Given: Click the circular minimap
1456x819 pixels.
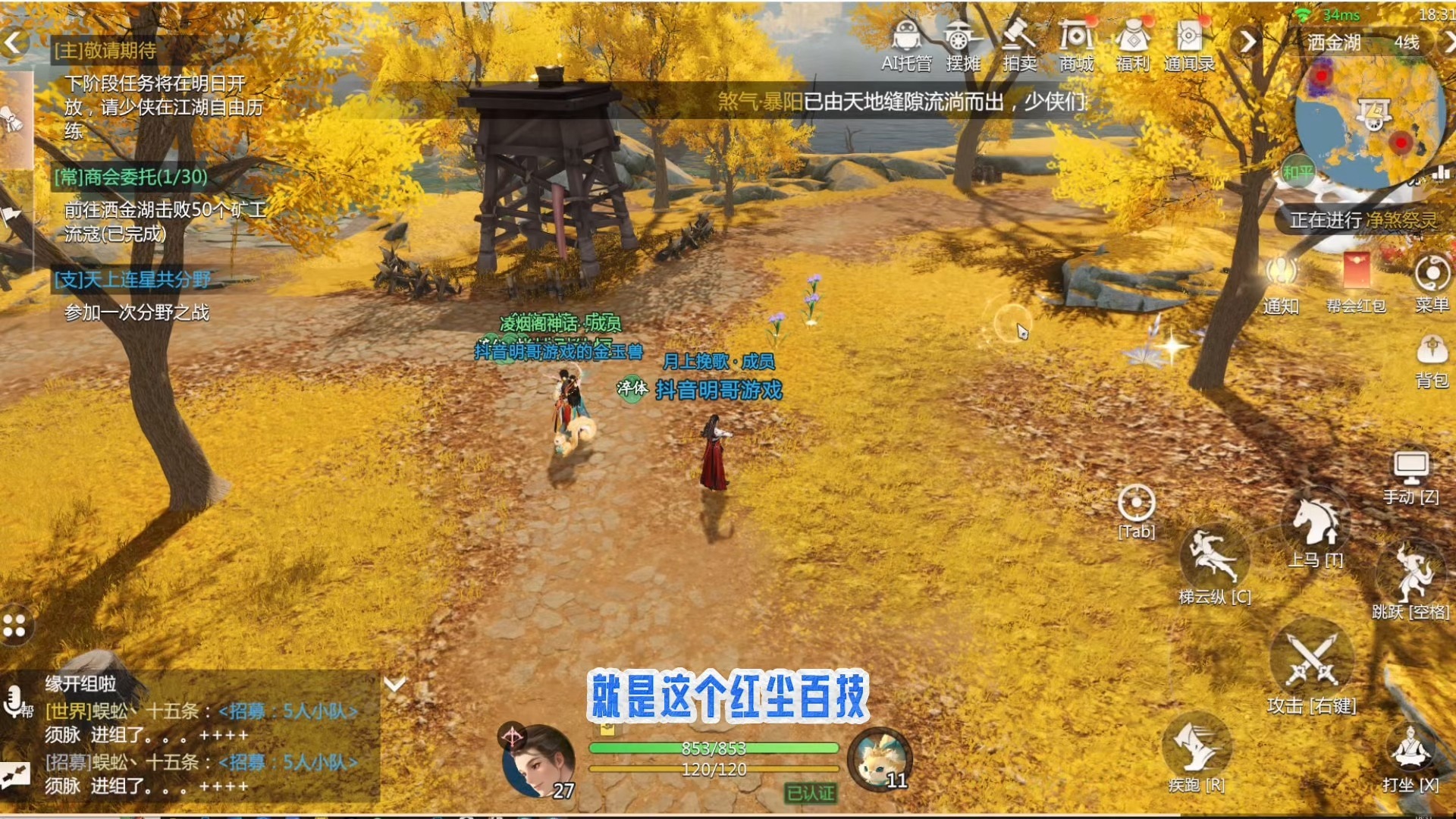Looking at the screenshot, I should click(1369, 121).
